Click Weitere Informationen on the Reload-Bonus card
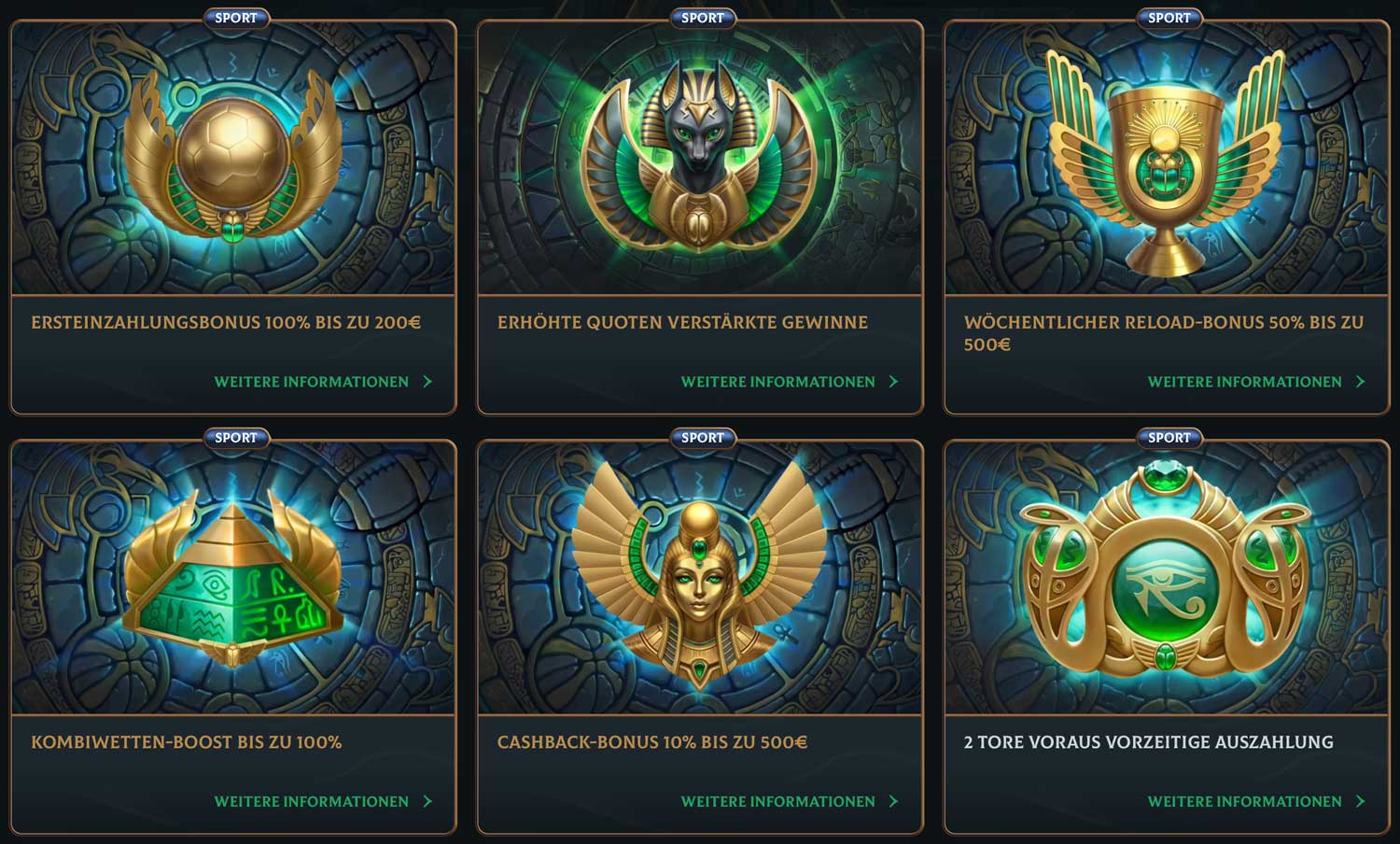This screenshot has height=844, width=1400. [1244, 381]
